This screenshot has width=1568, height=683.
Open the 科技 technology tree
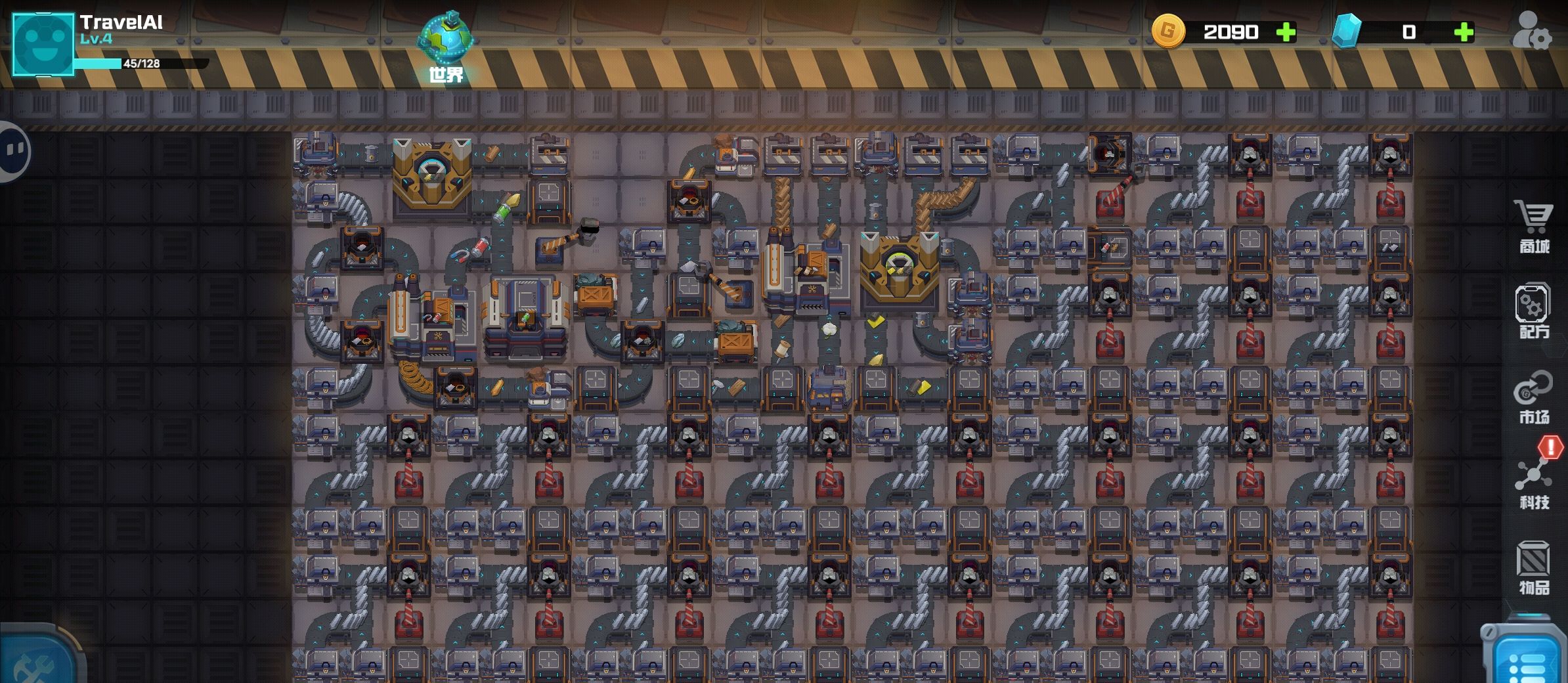(x=1533, y=483)
